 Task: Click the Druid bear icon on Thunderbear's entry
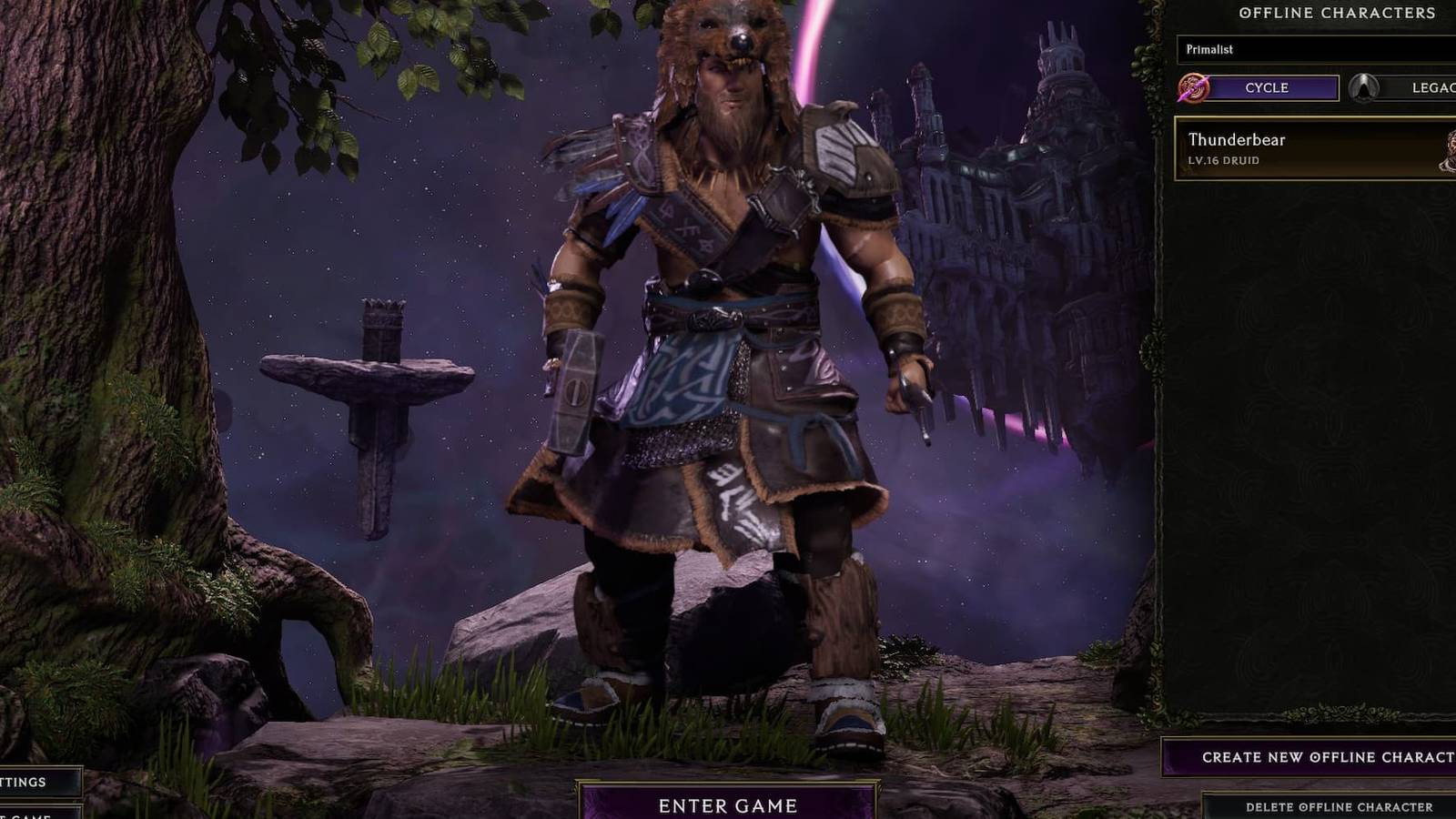pyautogui.click(x=1449, y=153)
